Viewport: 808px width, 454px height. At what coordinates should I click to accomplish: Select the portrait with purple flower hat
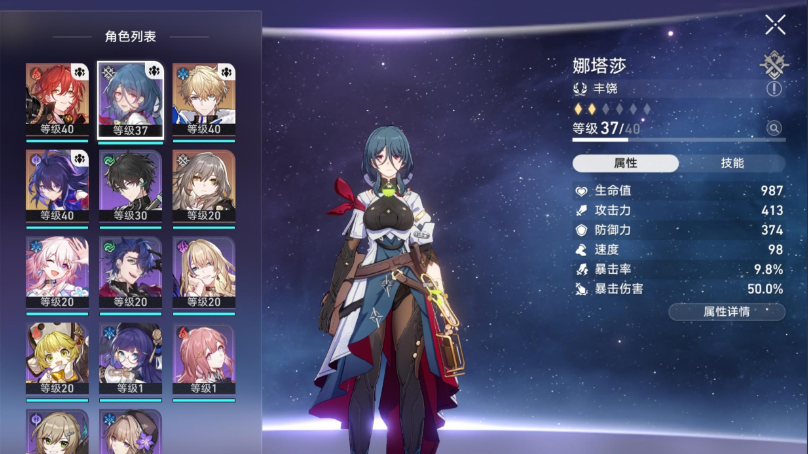pyautogui.click(x=130, y=431)
